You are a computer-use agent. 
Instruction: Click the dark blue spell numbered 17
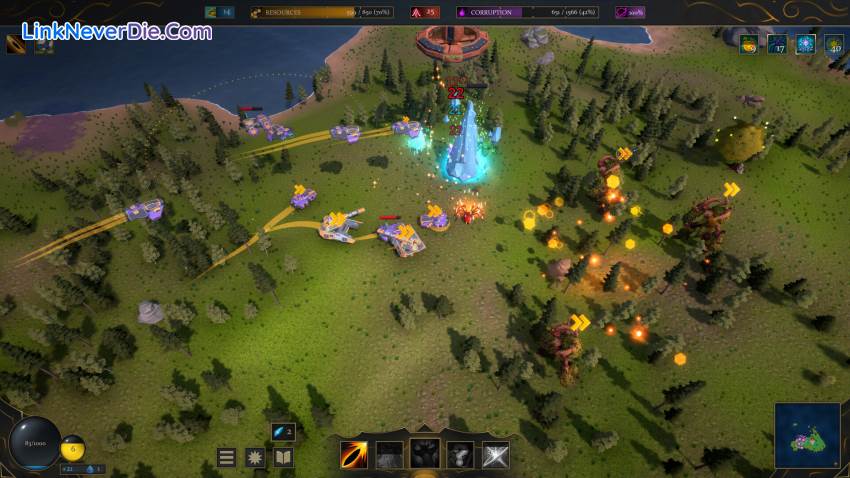(x=777, y=44)
